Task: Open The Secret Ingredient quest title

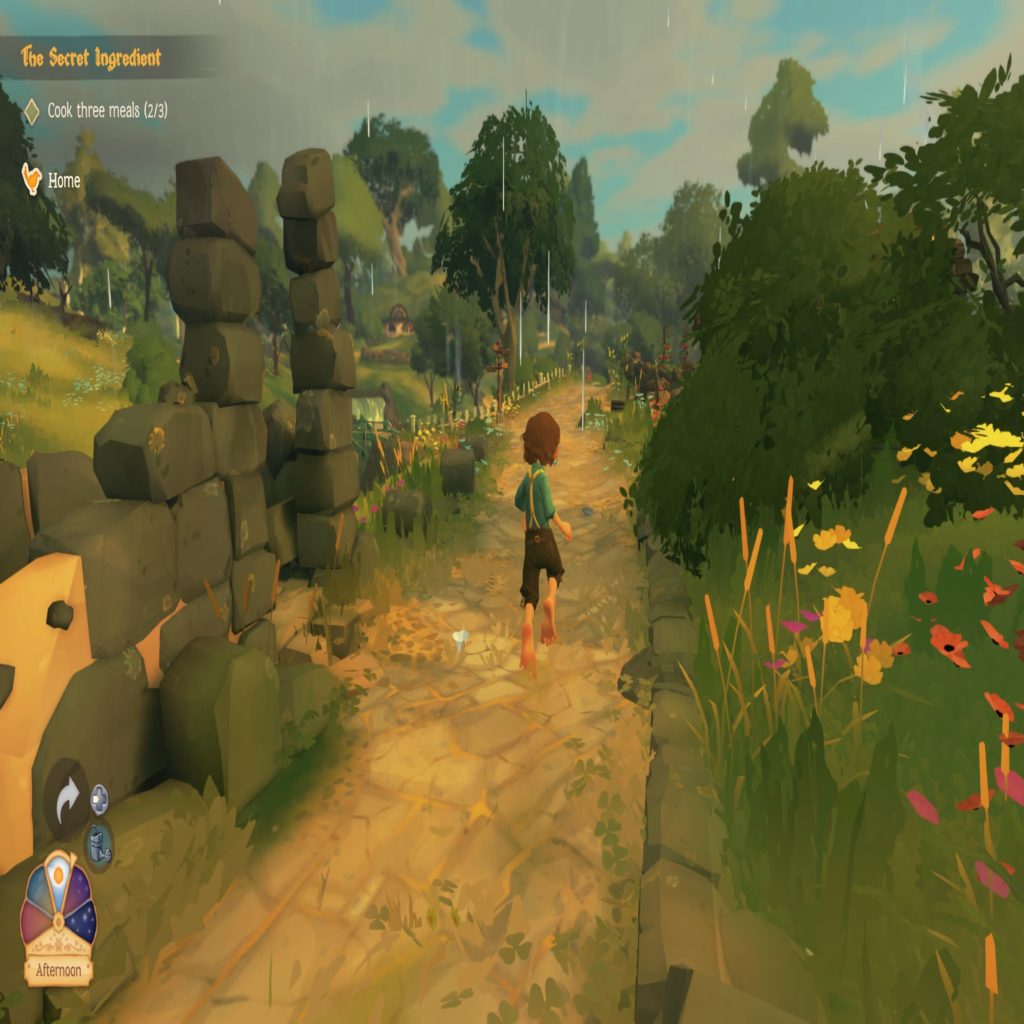Action: 91,58
